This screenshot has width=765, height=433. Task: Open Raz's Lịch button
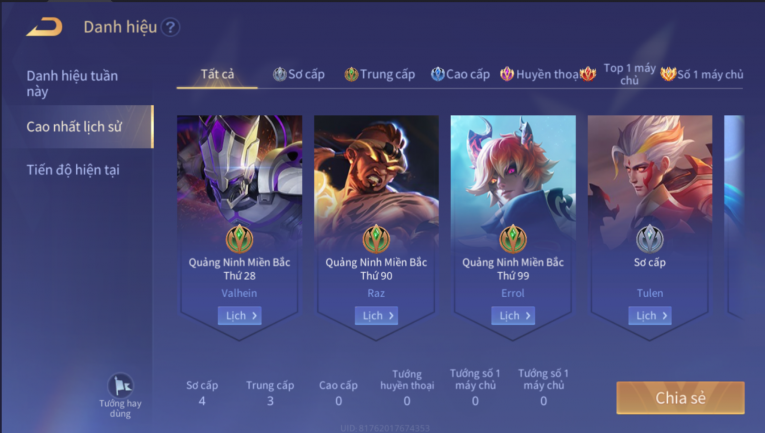pos(376,316)
